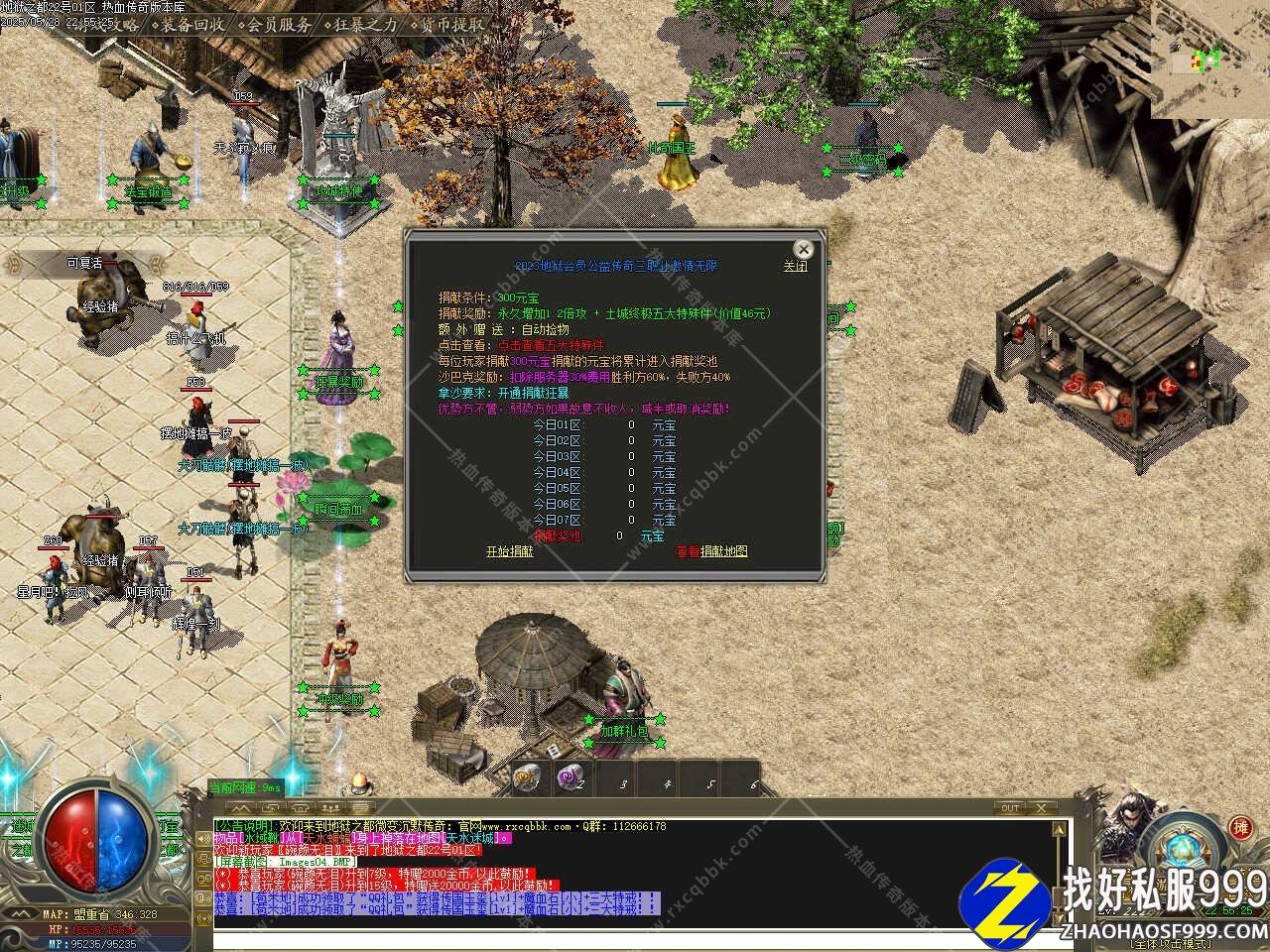Select the first hotbar scroll item
This screenshot has width=1270, height=952.
527,778
